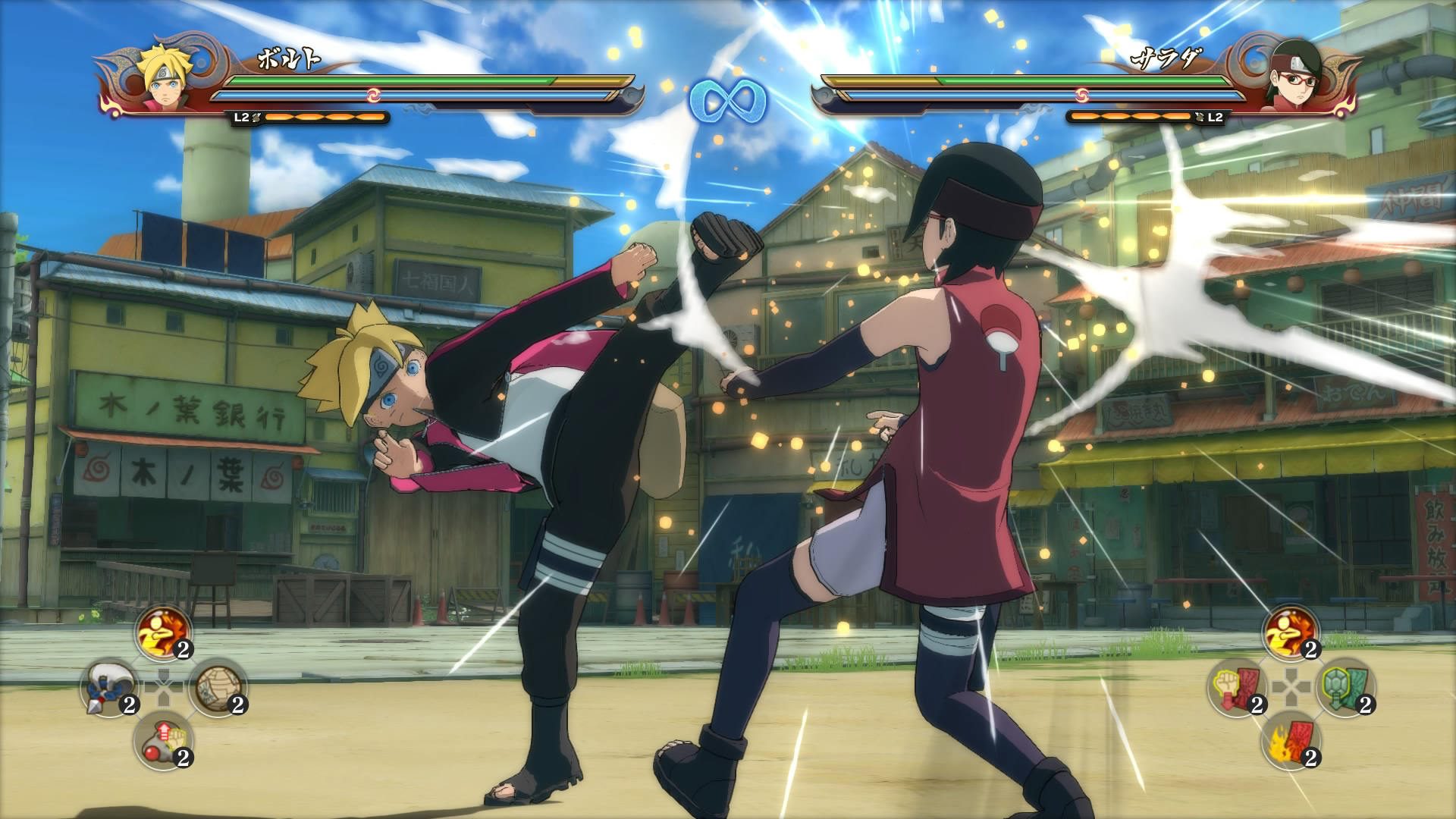Screen dimensions: 1456x819
Task: Trigger Sarada's flaming fighter boost item
Action: 1291,633
